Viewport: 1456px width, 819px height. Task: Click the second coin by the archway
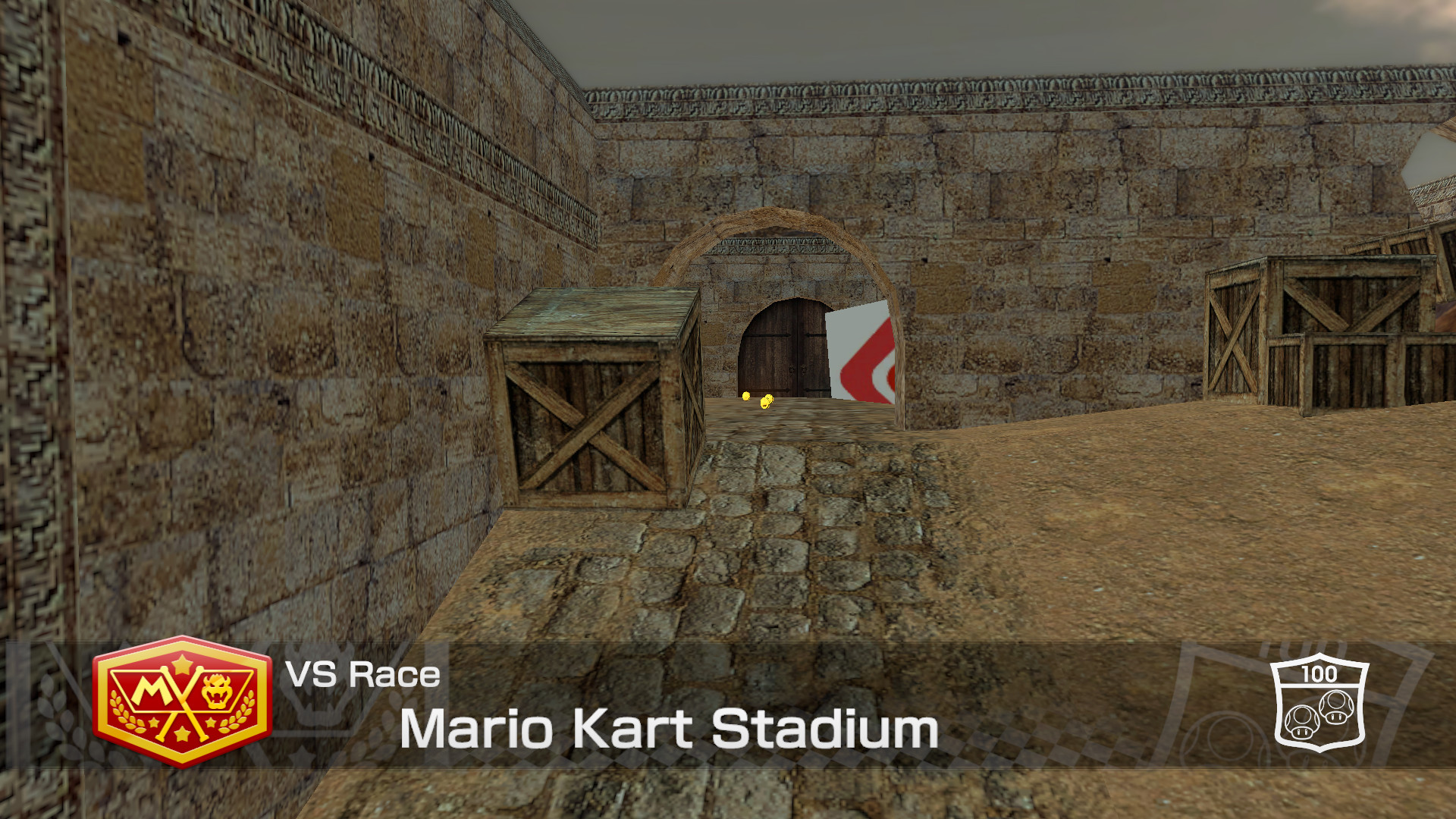click(x=767, y=402)
